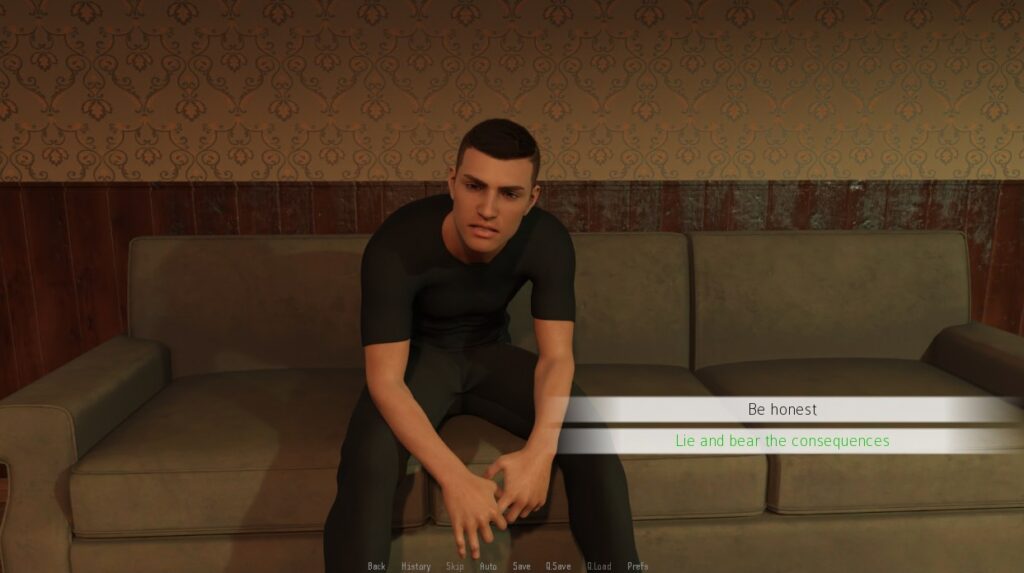Image resolution: width=1024 pixels, height=573 pixels.
Task: Select 'Lie and bear the consequences'
Action: 782,440
